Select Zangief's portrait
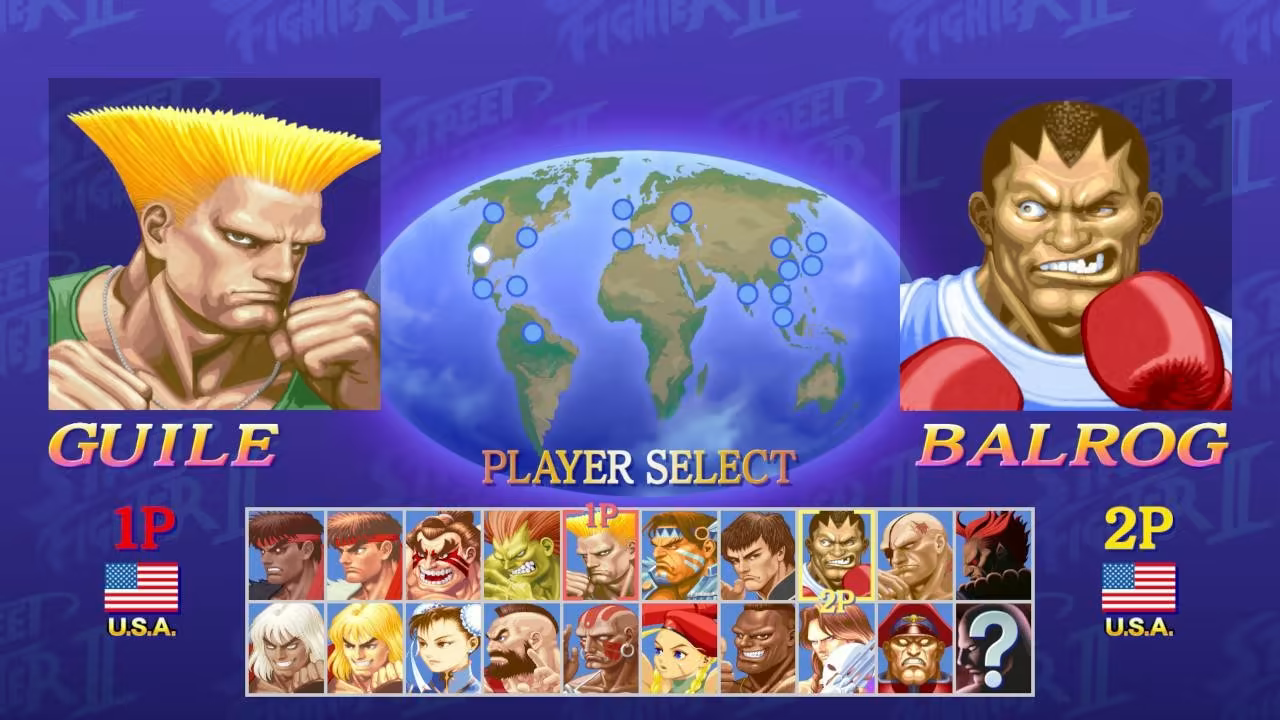 pos(520,645)
